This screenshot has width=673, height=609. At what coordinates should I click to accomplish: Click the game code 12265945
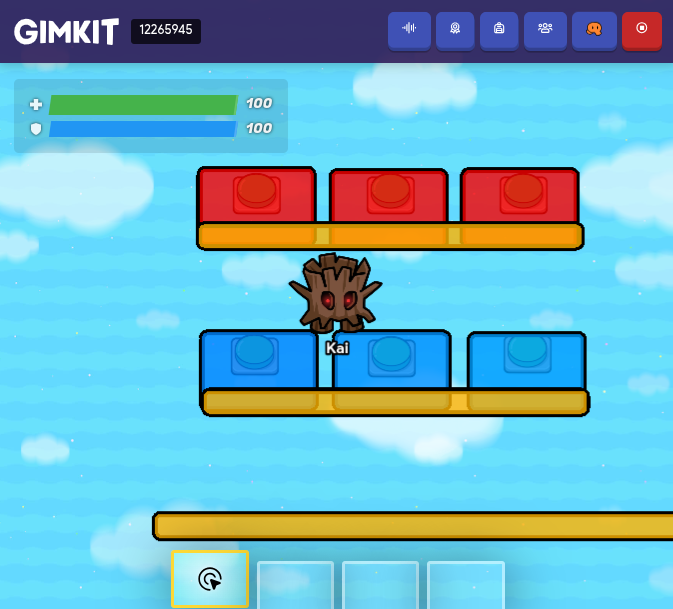[x=166, y=30]
